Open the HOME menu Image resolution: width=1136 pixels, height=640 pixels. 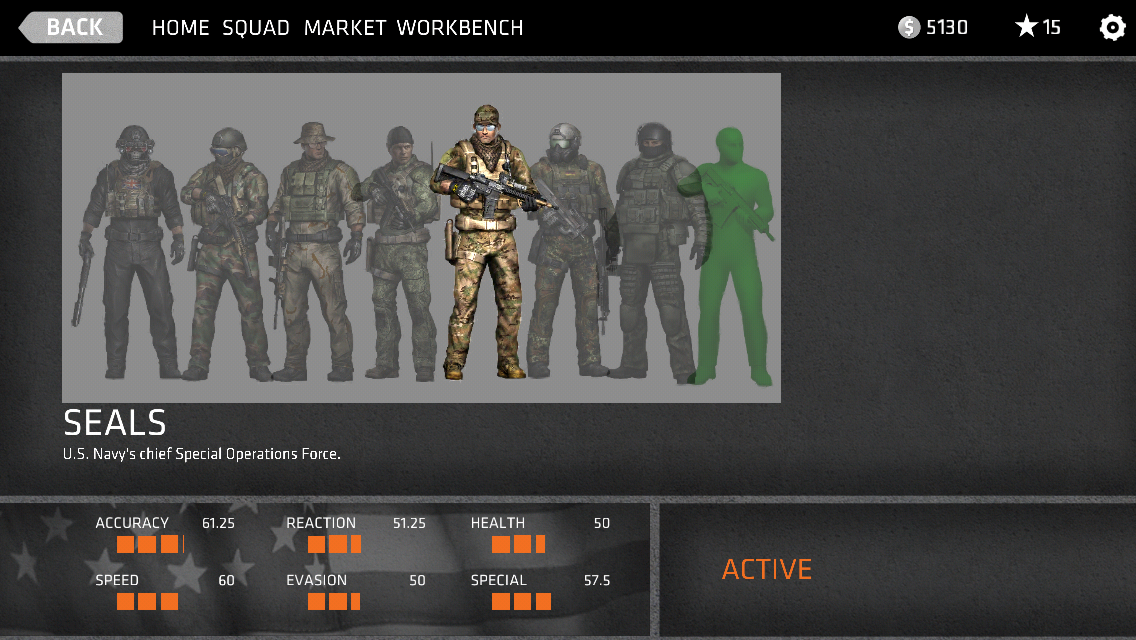[x=180, y=28]
